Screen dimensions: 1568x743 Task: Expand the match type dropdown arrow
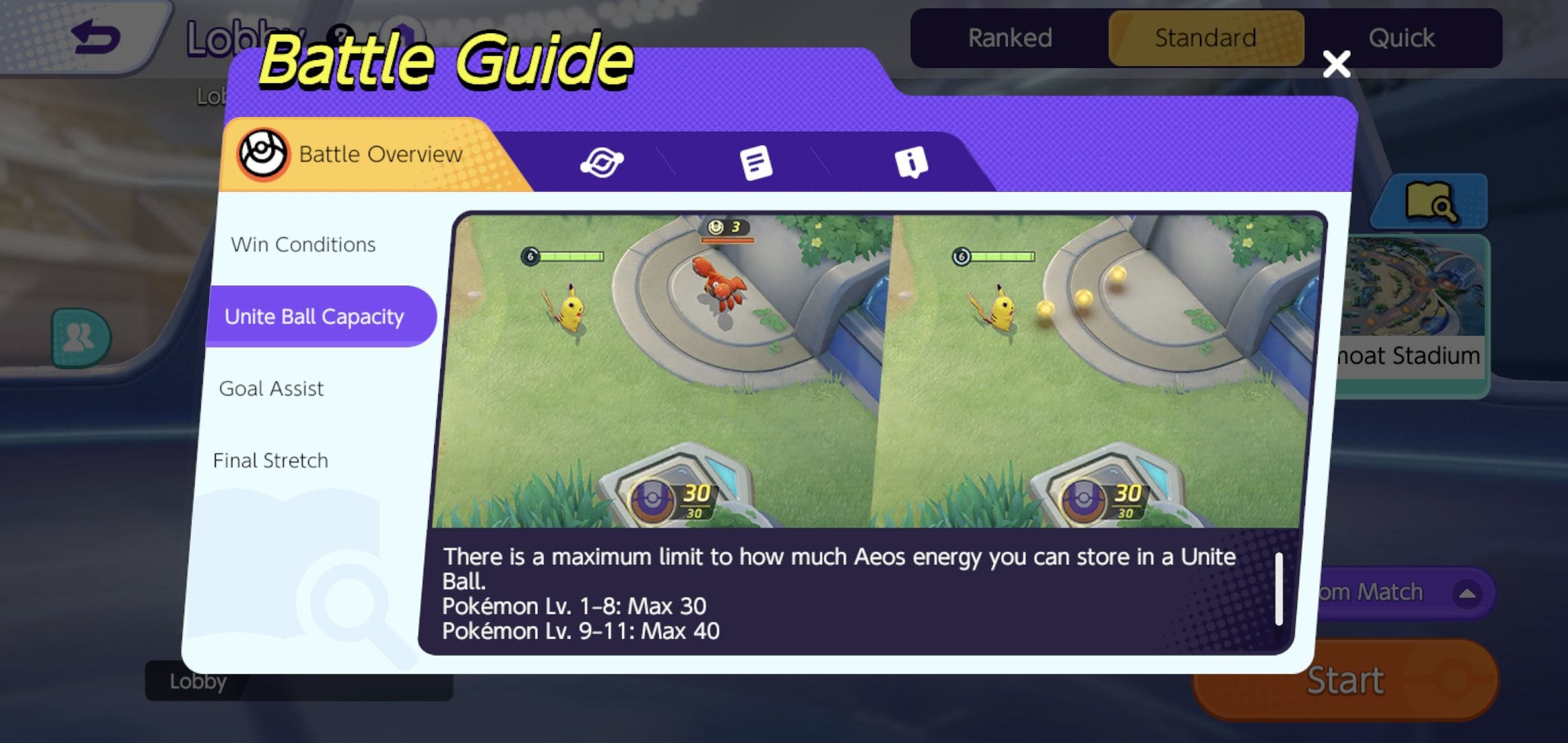coord(1466,593)
